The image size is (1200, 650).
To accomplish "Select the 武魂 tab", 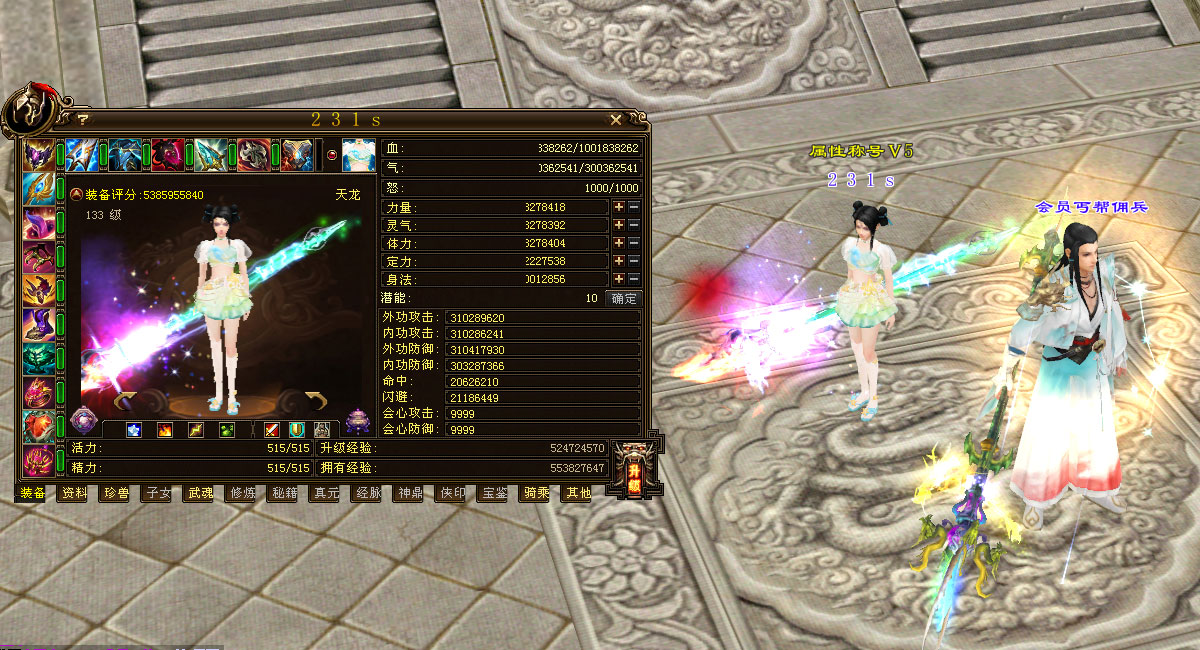I will coord(199,493).
